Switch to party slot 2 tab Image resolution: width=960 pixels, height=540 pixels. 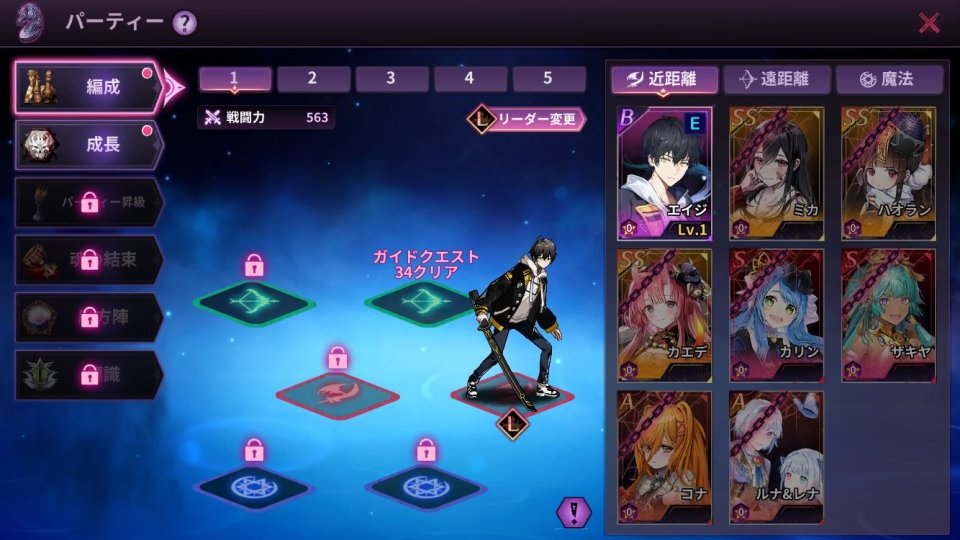[x=313, y=79]
